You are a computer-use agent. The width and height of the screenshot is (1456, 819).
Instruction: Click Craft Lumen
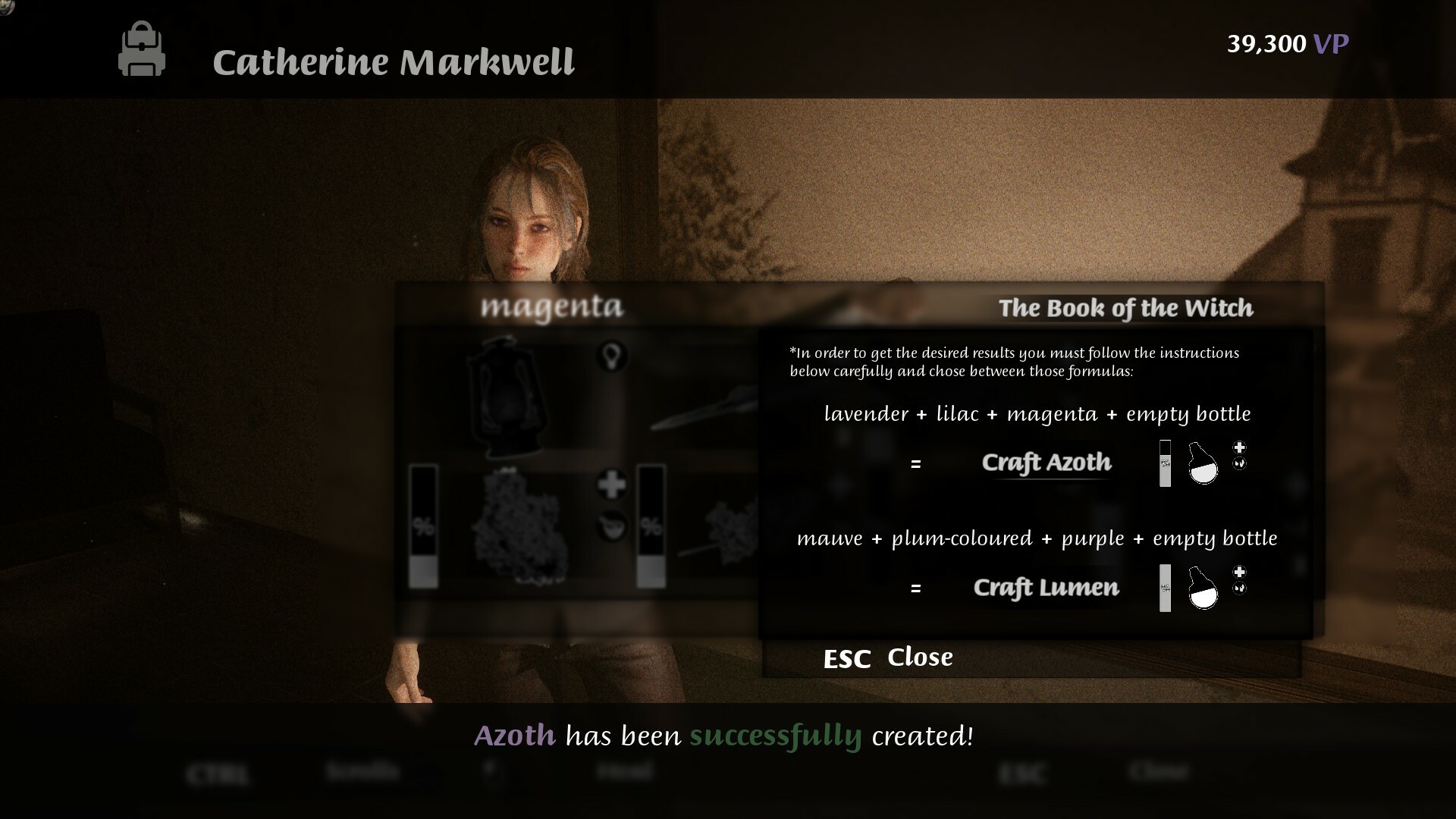pos(1046,588)
